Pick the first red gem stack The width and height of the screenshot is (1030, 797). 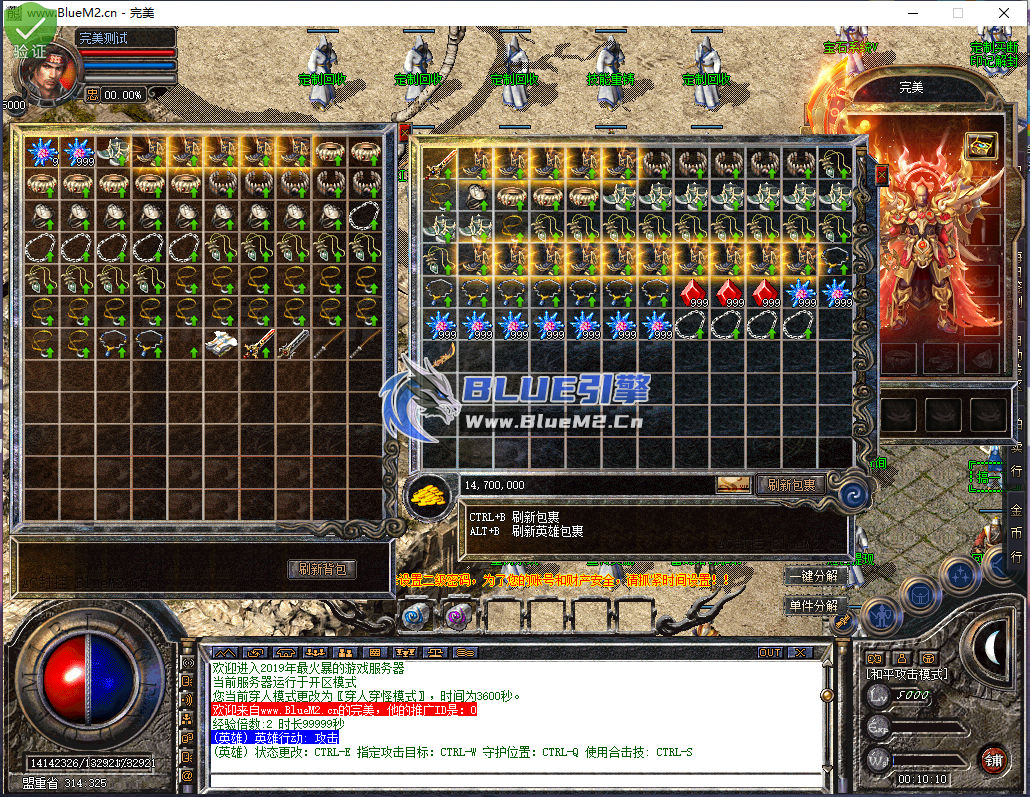tap(693, 294)
